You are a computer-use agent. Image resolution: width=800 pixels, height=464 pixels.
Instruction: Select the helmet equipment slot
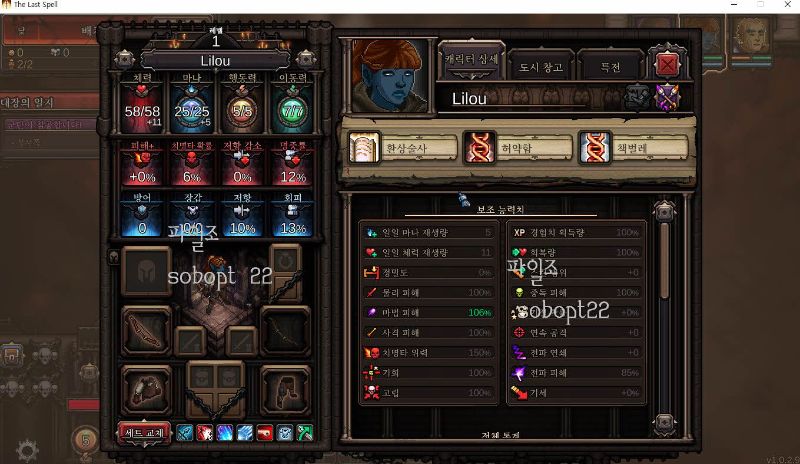pyautogui.click(x=146, y=273)
